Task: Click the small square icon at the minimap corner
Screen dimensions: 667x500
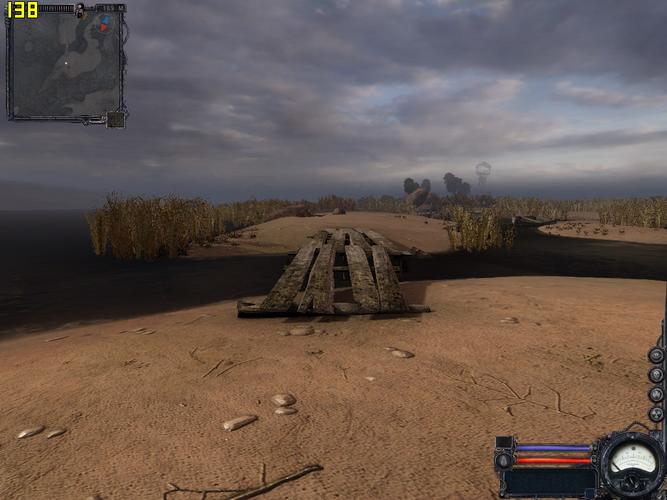Action: [x=116, y=119]
